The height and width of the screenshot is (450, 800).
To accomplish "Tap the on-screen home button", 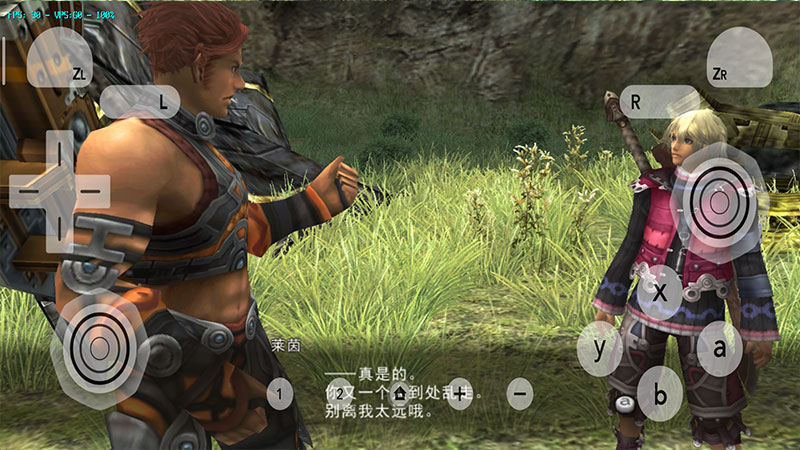I will pyautogui.click(x=400, y=394).
